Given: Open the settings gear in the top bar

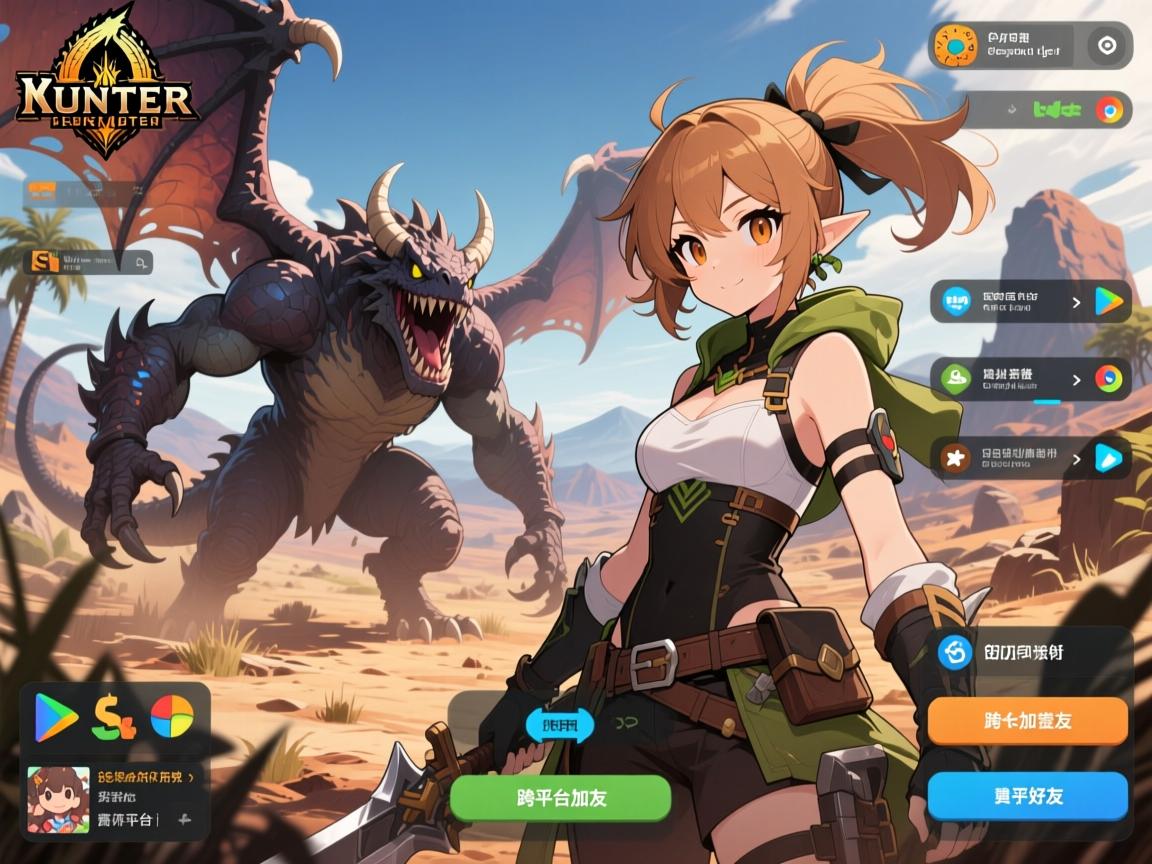Looking at the screenshot, I should point(1106,45).
